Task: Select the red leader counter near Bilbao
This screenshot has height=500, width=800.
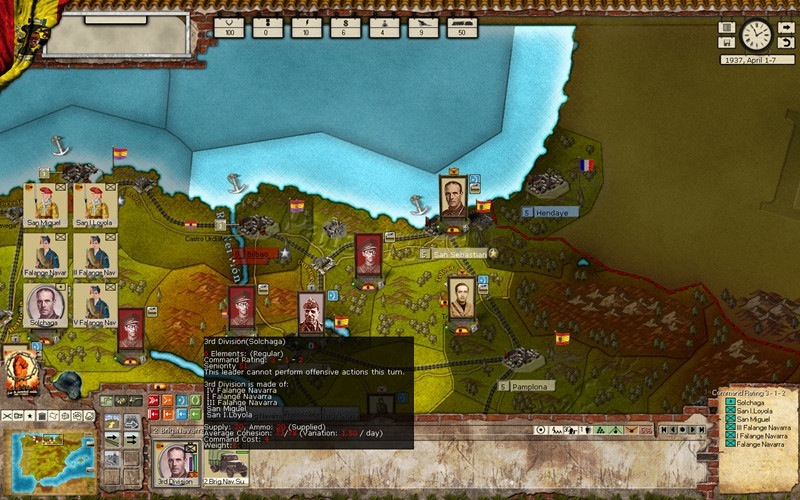Action: (x=368, y=257)
